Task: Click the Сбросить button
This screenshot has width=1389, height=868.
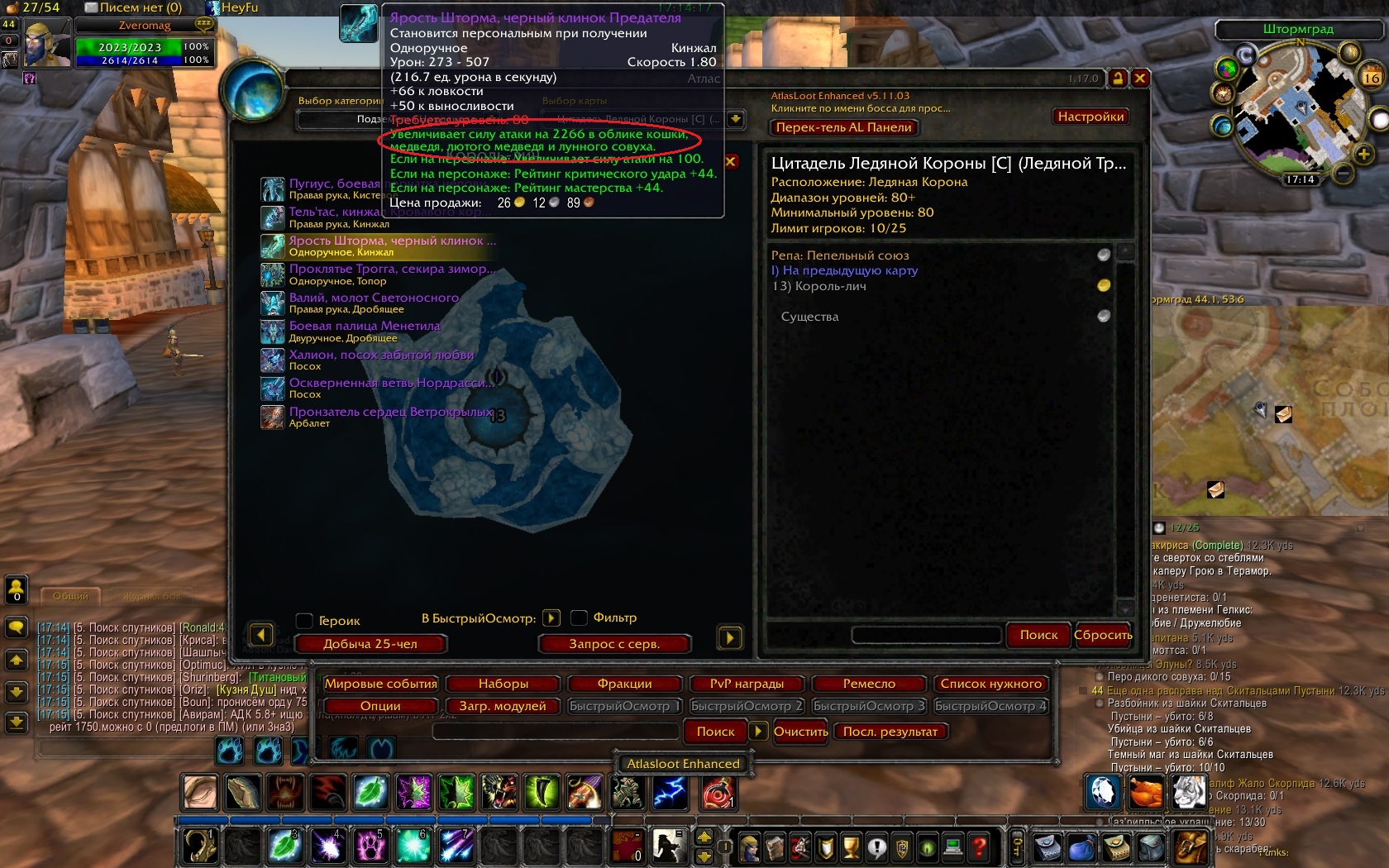Action: tap(1103, 635)
